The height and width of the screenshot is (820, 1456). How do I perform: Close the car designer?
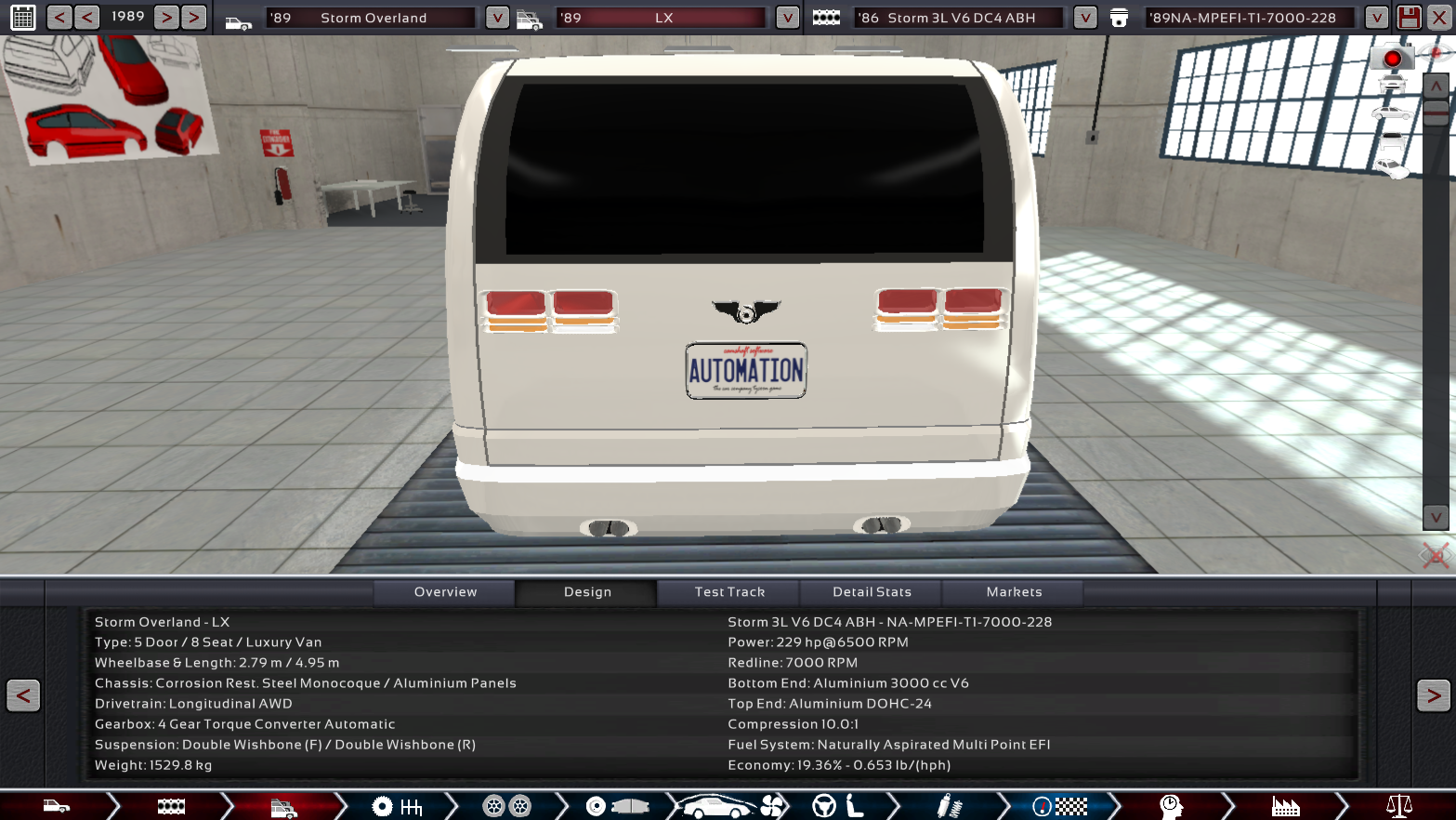pos(1439,17)
